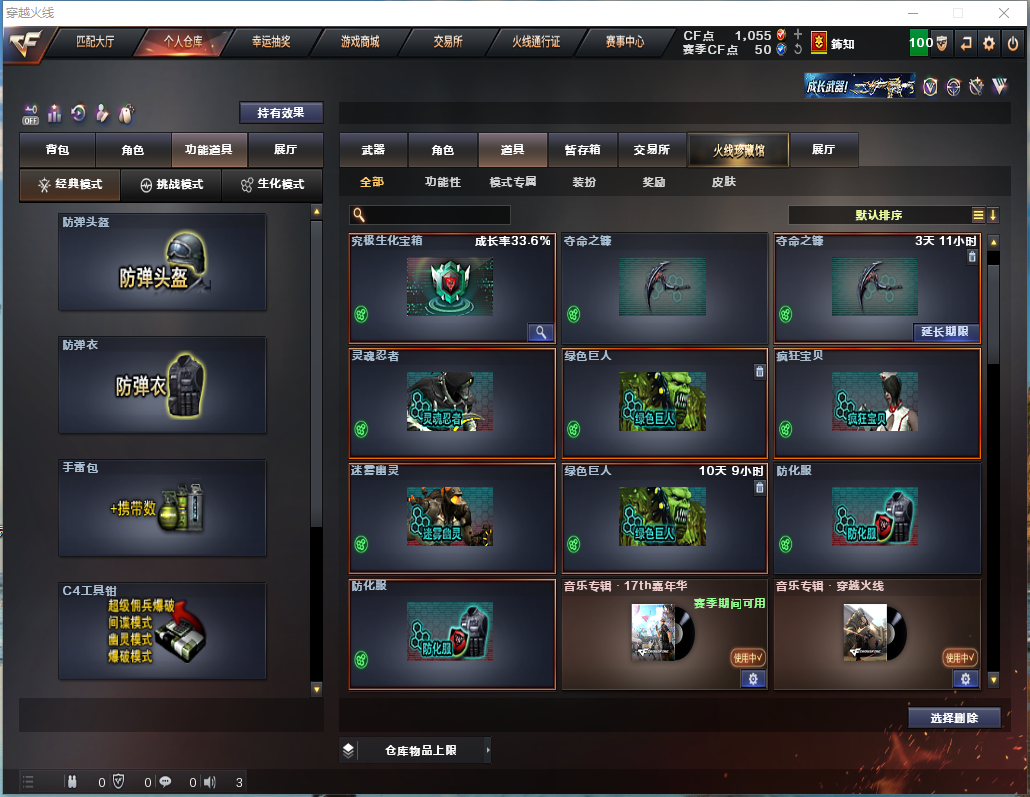1030x797 pixels.
Task: Open the 游戏商城 game shop
Action: click(360, 42)
